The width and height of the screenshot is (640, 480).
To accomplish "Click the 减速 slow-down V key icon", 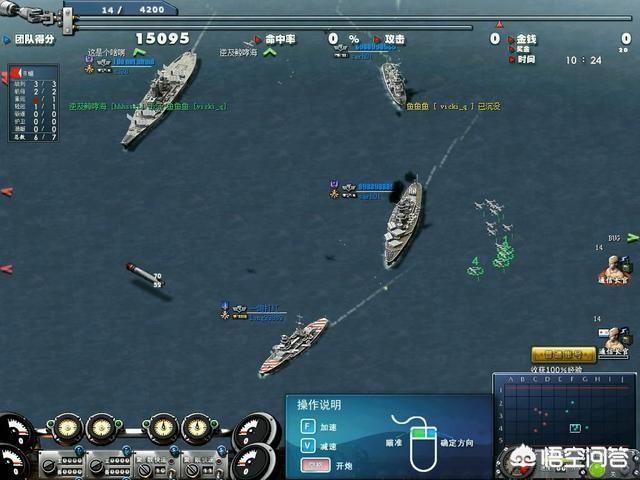I will [308, 445].
